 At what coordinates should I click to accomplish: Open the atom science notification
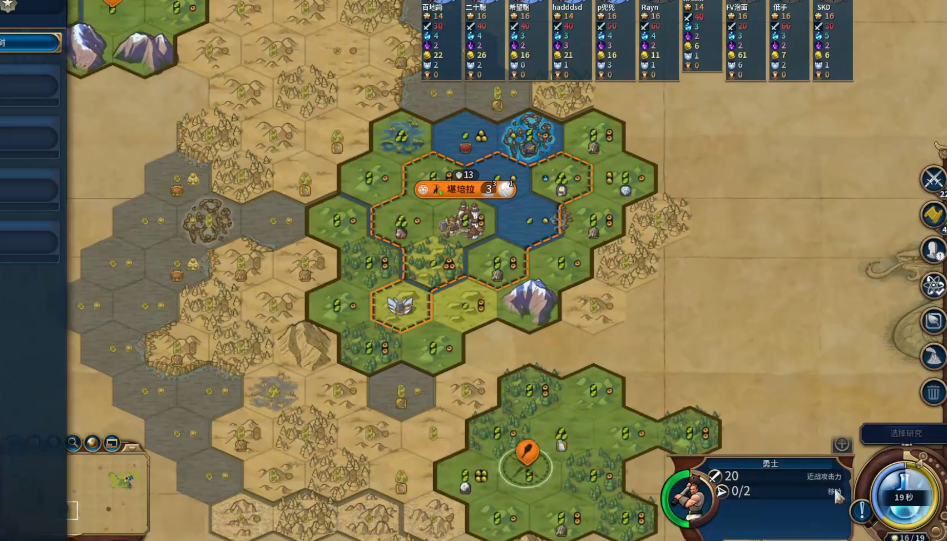pyautogui.click(x=934, y=285)
